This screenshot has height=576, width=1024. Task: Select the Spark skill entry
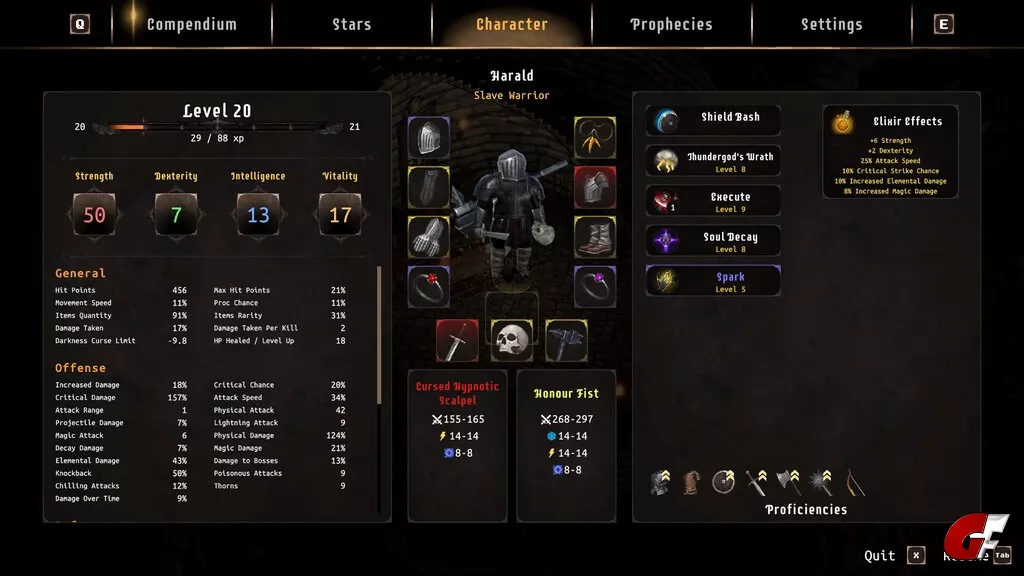[x=713, y=281]
